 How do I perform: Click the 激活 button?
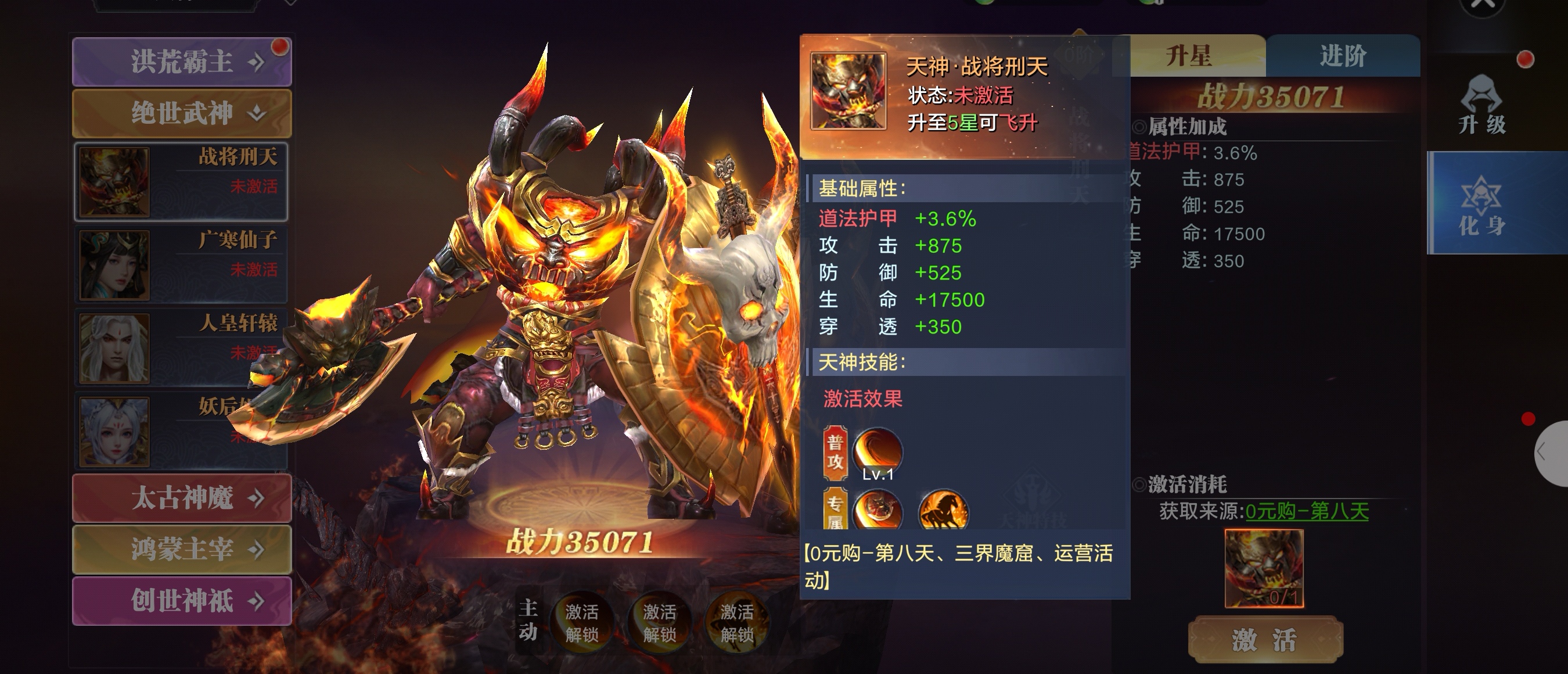pos(1265,640)
